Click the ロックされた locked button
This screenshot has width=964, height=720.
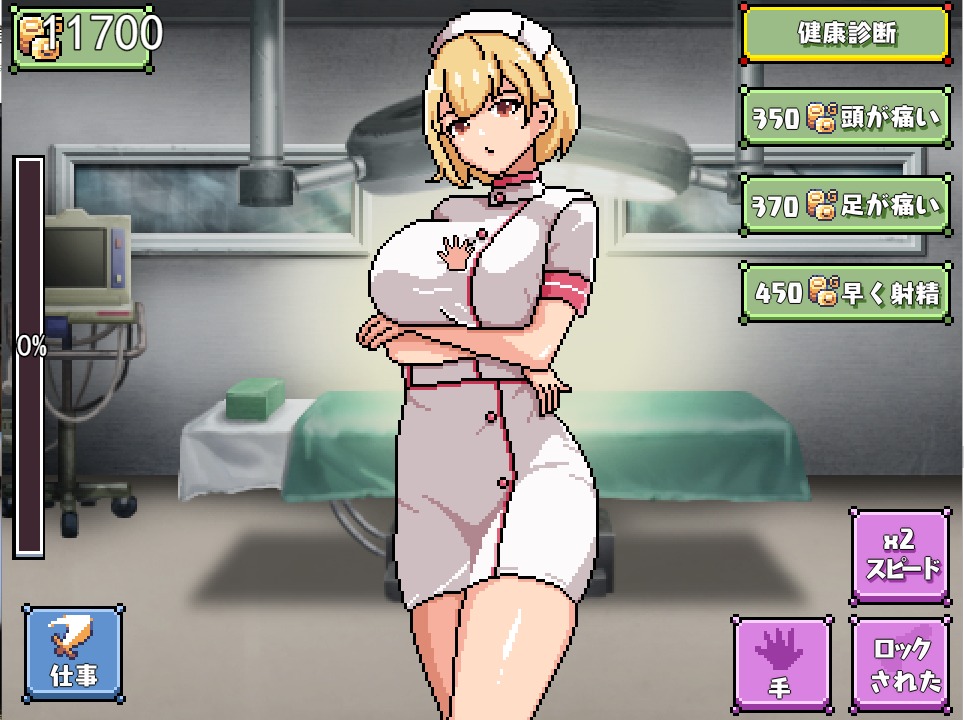pyautogui.click(x=900, y=661)
